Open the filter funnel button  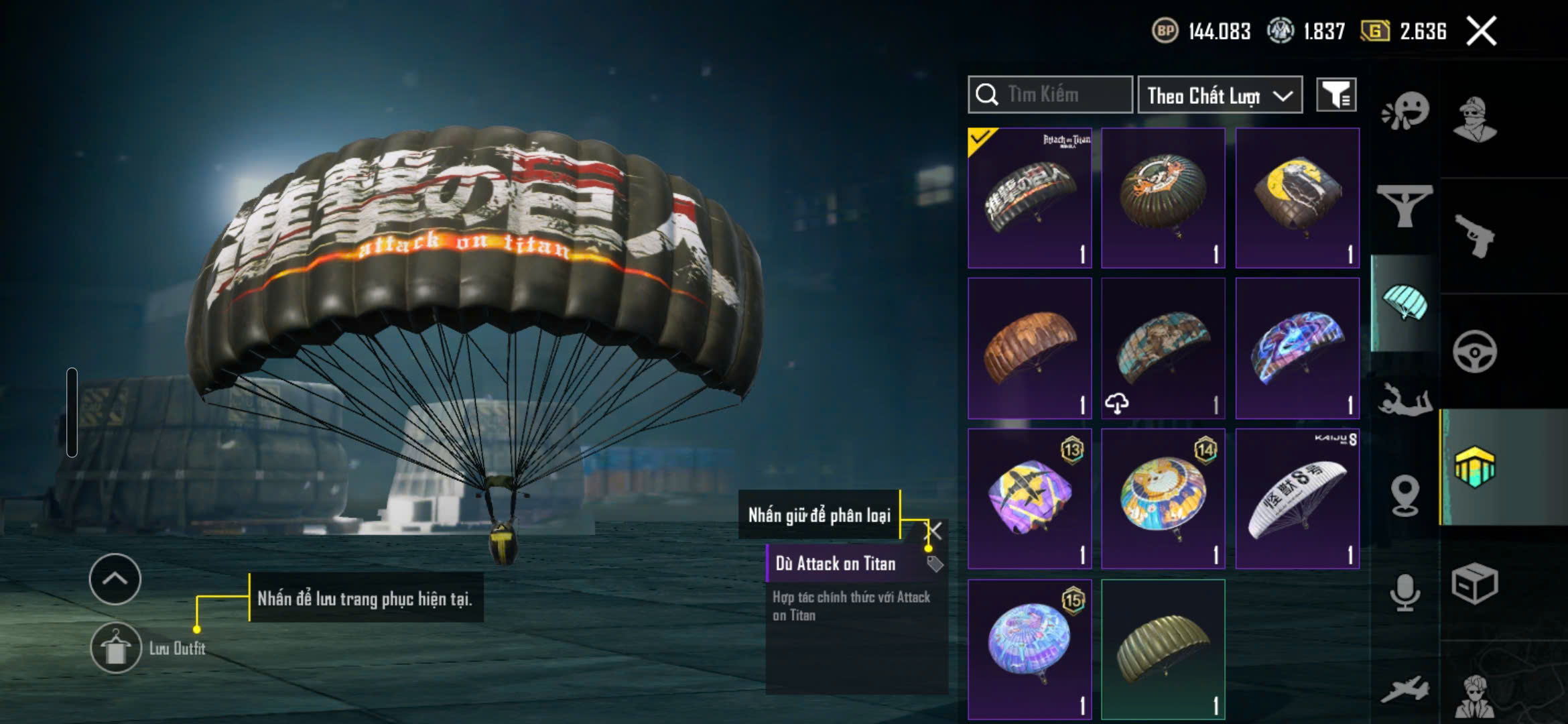pos(1336,95)
